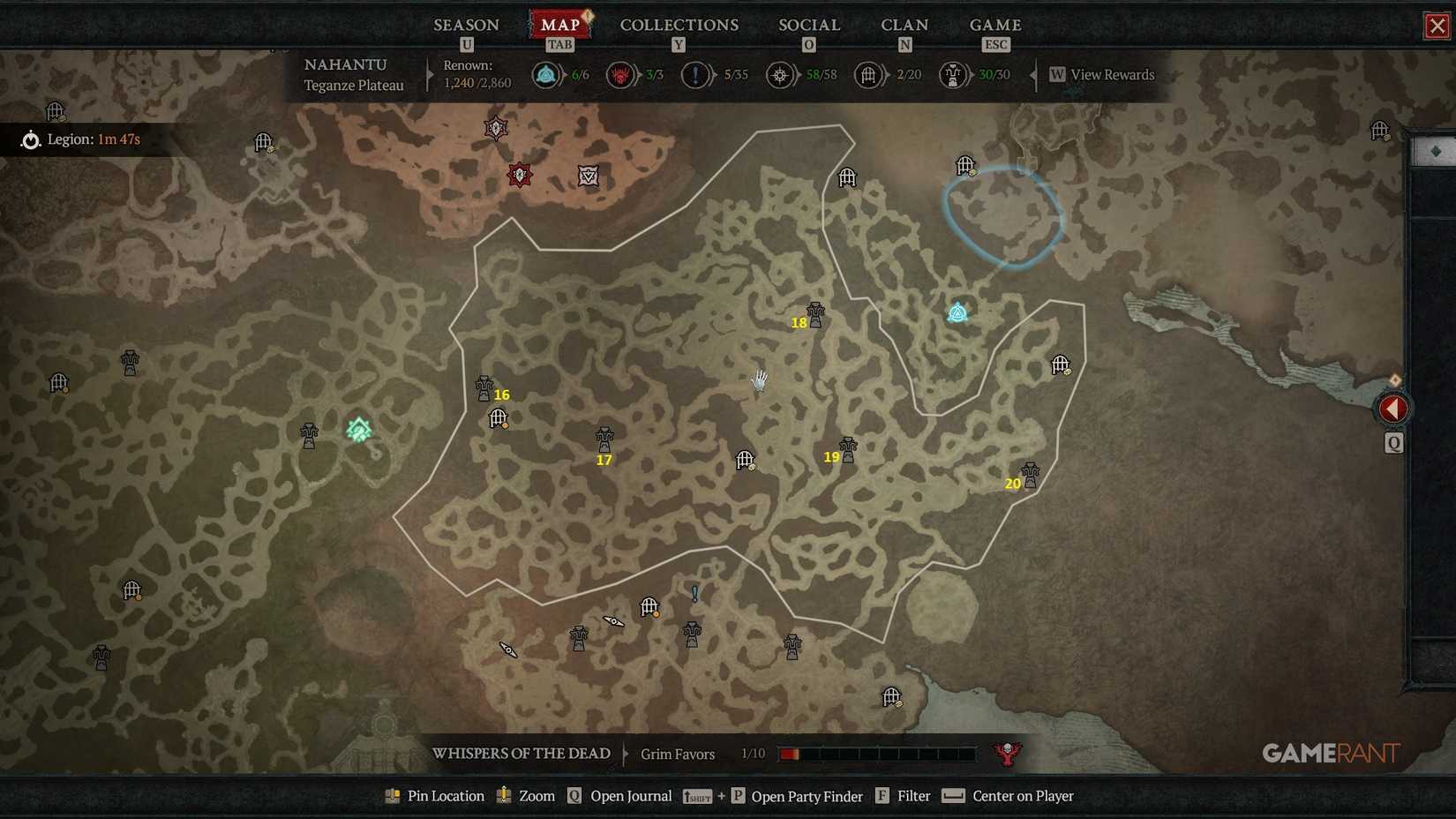Switch to the Collections tab
Viewport: 1456px width, 819px height.
[x=679, y=25]
